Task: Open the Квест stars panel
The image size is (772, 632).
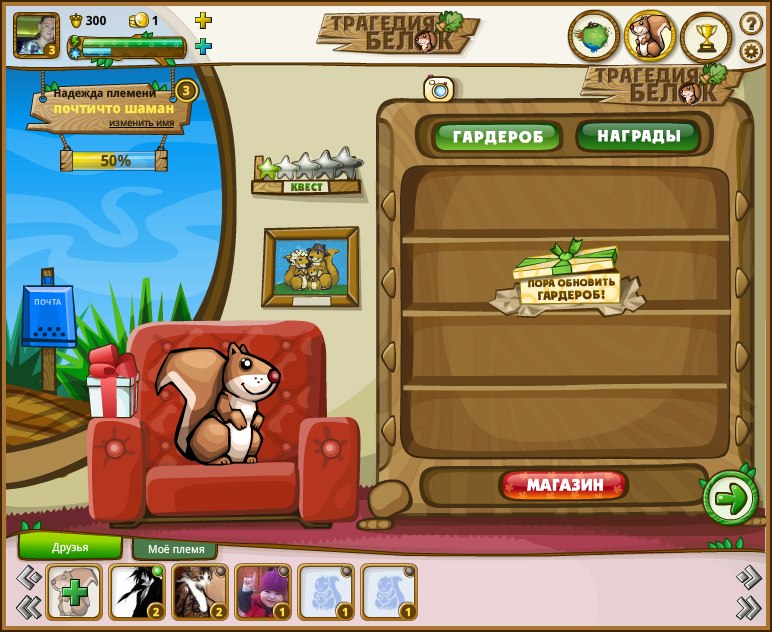Action: pos(307,174)
